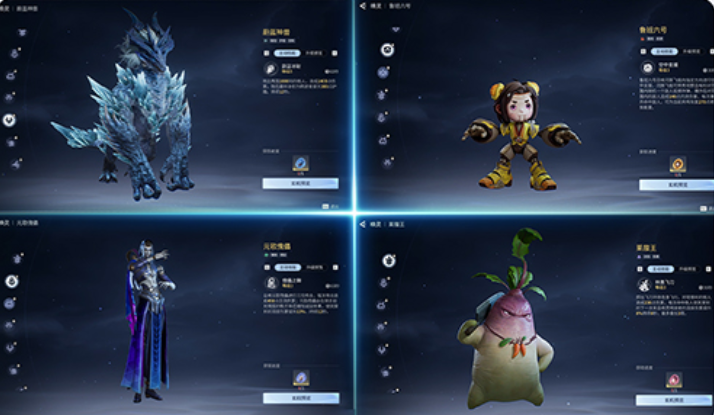Screen dimensions: 714x415
Task: Choose the highlighted round sidebar icon beside the radish creature
Action: tap(388, 261)
